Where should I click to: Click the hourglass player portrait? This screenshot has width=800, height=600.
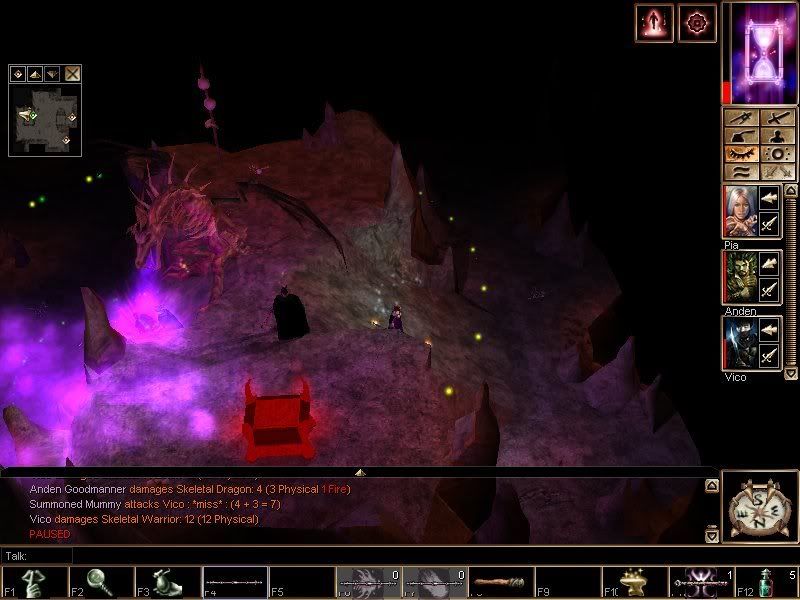point(759,52)
